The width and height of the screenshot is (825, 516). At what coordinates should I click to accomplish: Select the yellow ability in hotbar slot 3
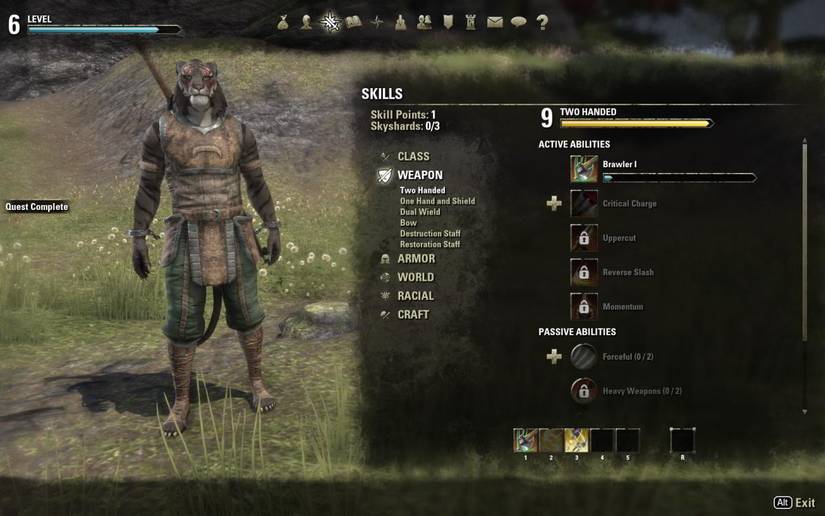577,440
